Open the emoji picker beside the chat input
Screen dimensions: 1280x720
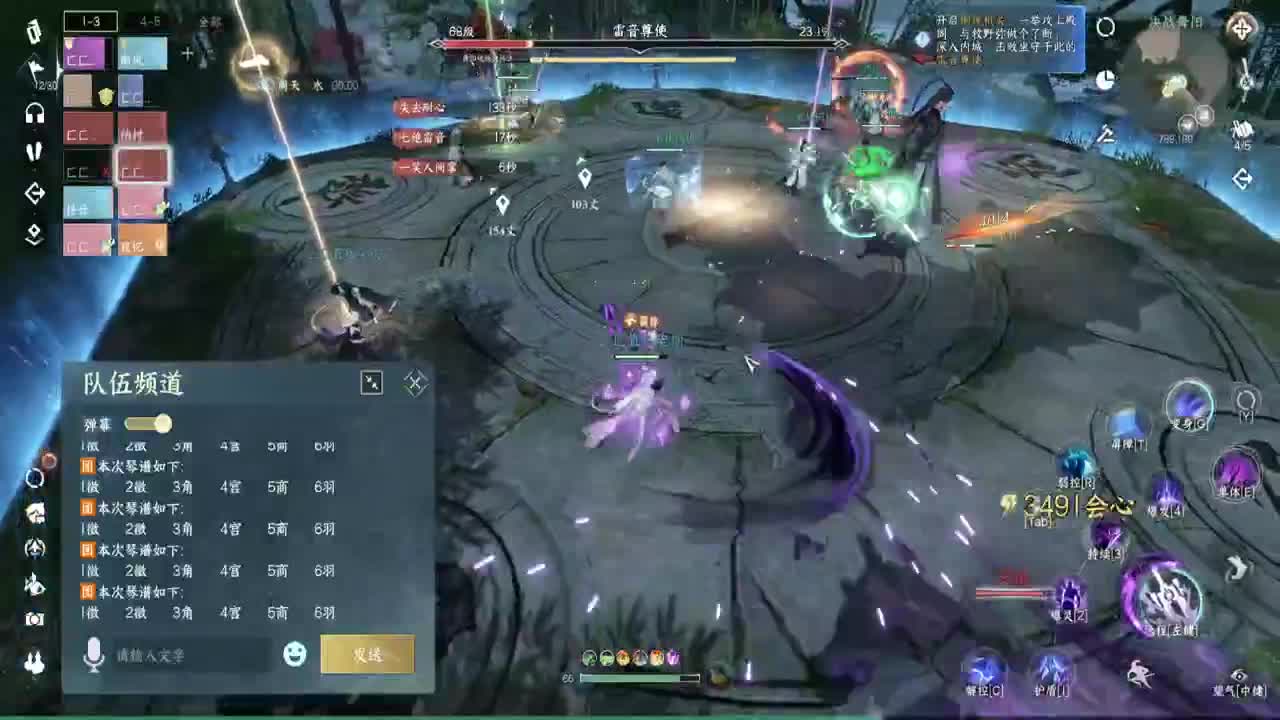(294, 655)
